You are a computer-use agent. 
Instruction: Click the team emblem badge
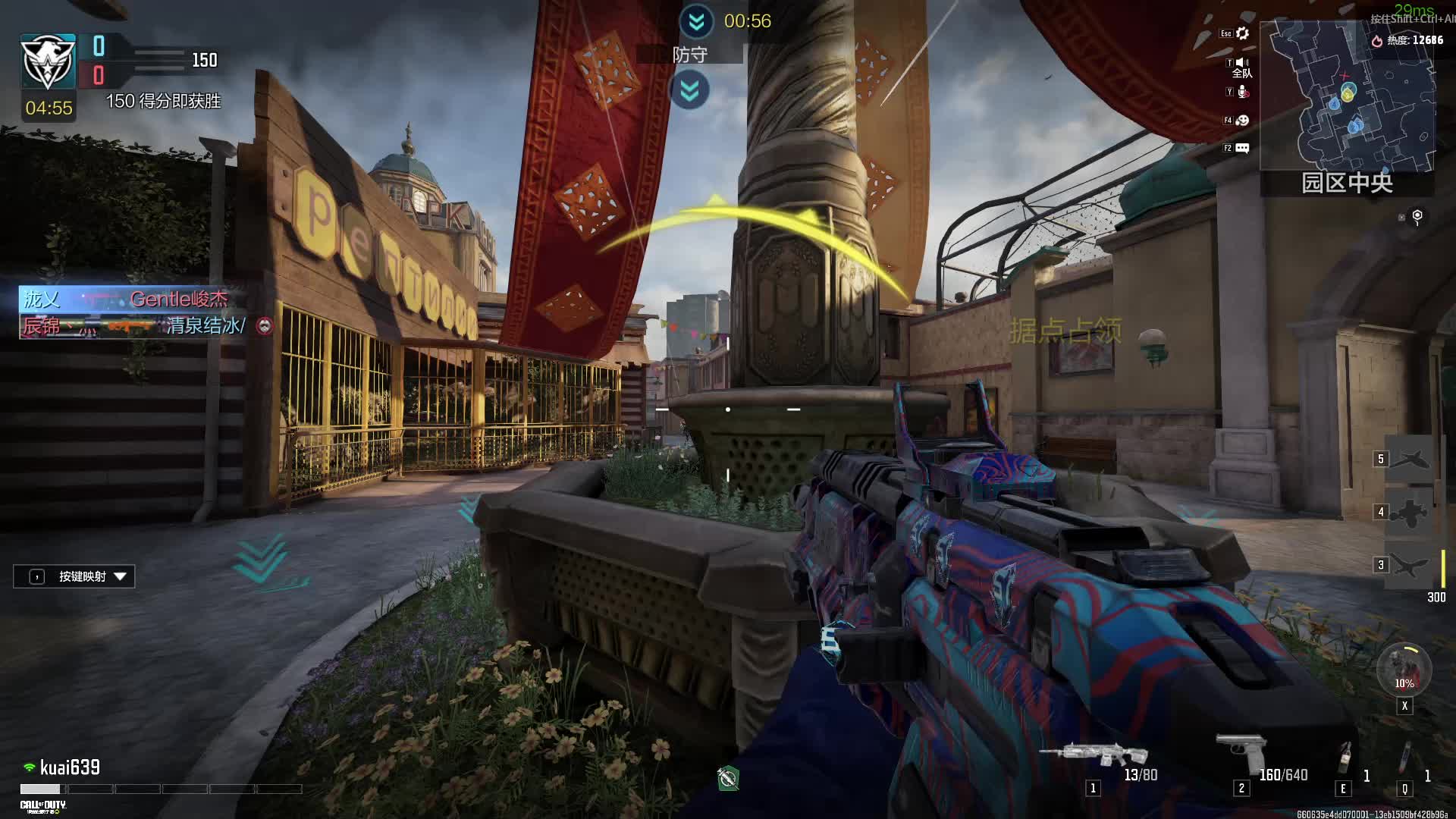(x=48, y=61)
